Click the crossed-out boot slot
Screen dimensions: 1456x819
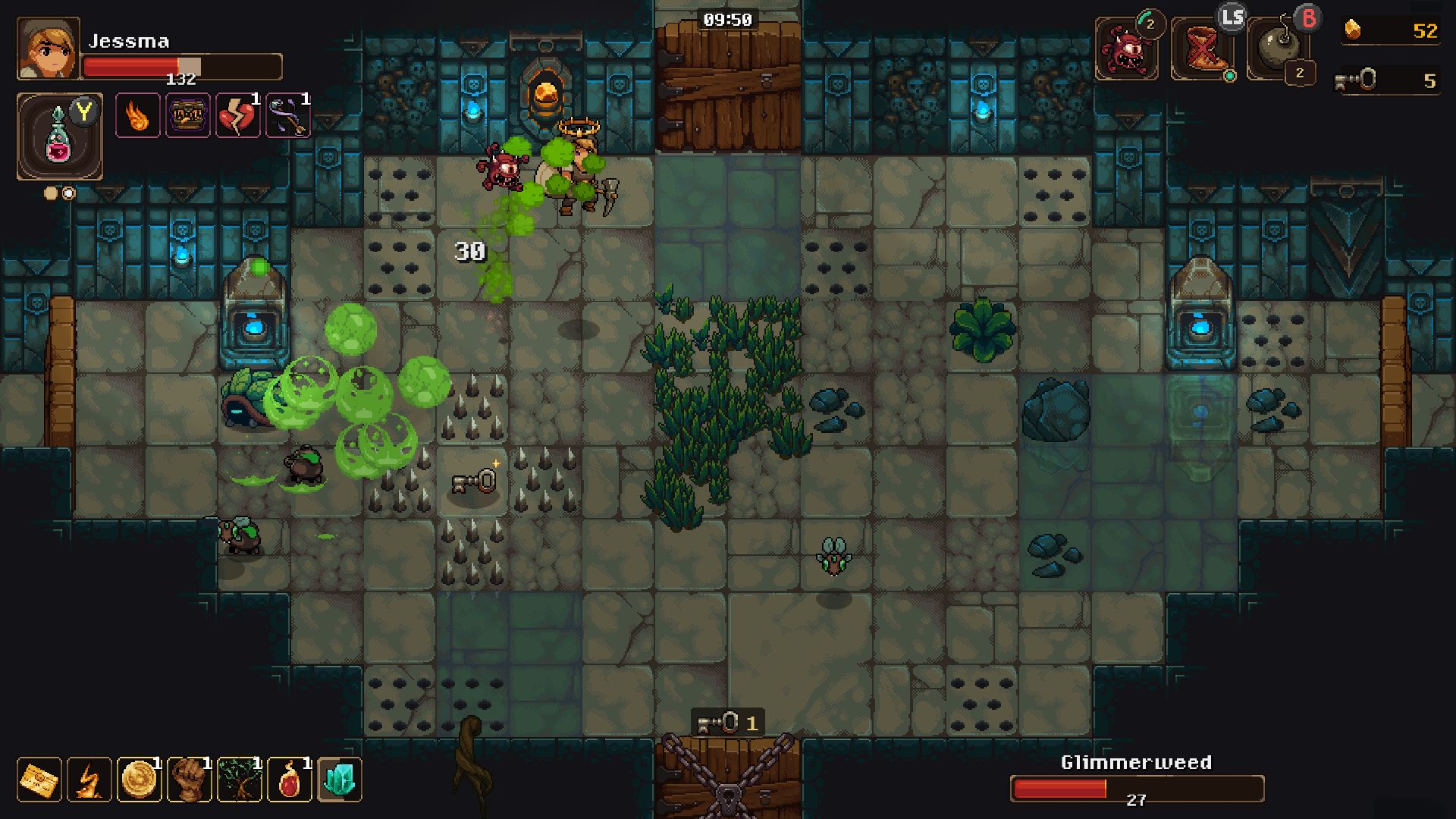pos(1202,49)
